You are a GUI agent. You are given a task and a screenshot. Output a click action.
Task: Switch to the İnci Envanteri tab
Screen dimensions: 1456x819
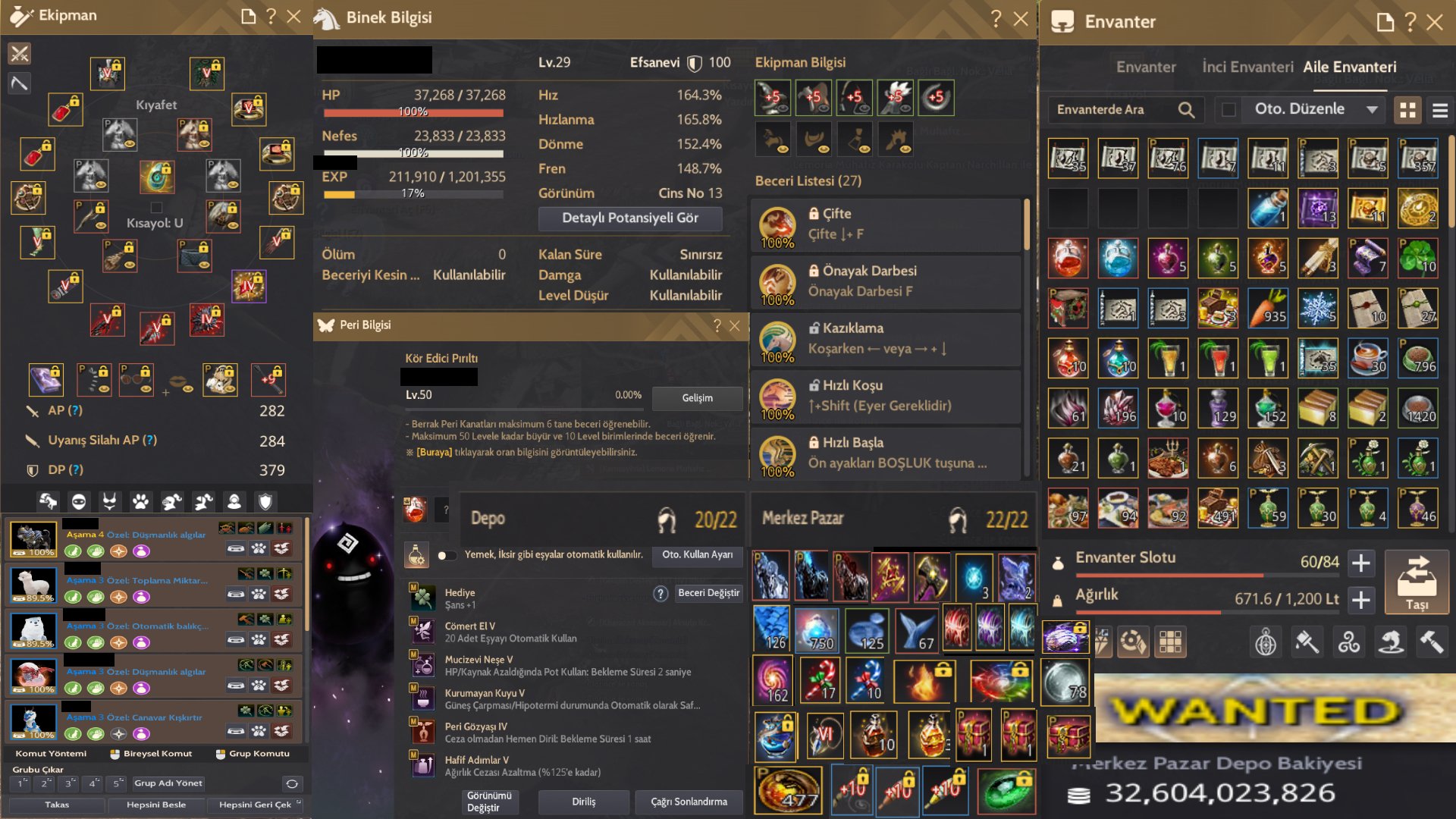(x=1248, y=67)
